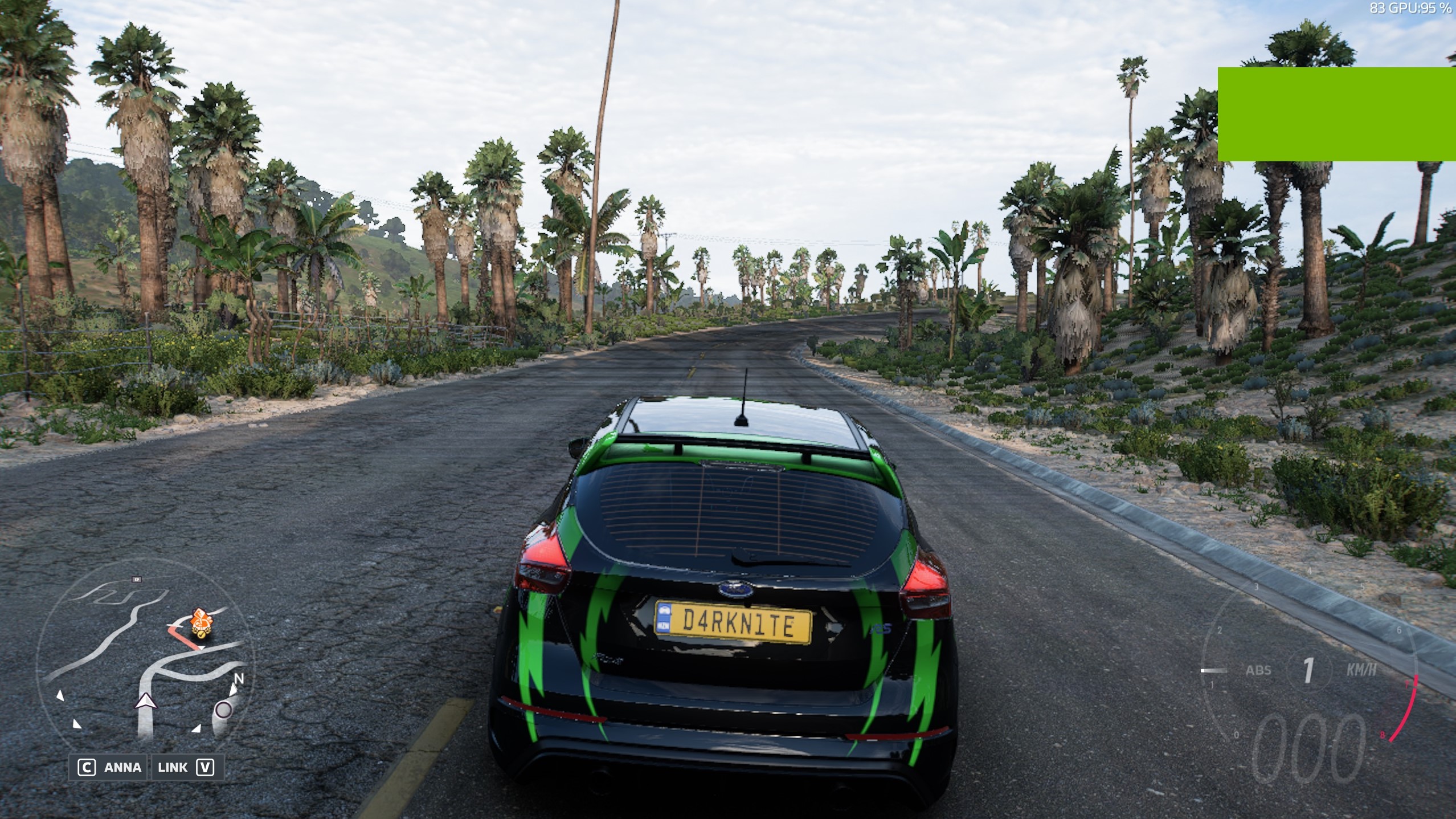Select the circular waypoint marker on the minimap
1456x819 pixels.
[x=223, y=710]
